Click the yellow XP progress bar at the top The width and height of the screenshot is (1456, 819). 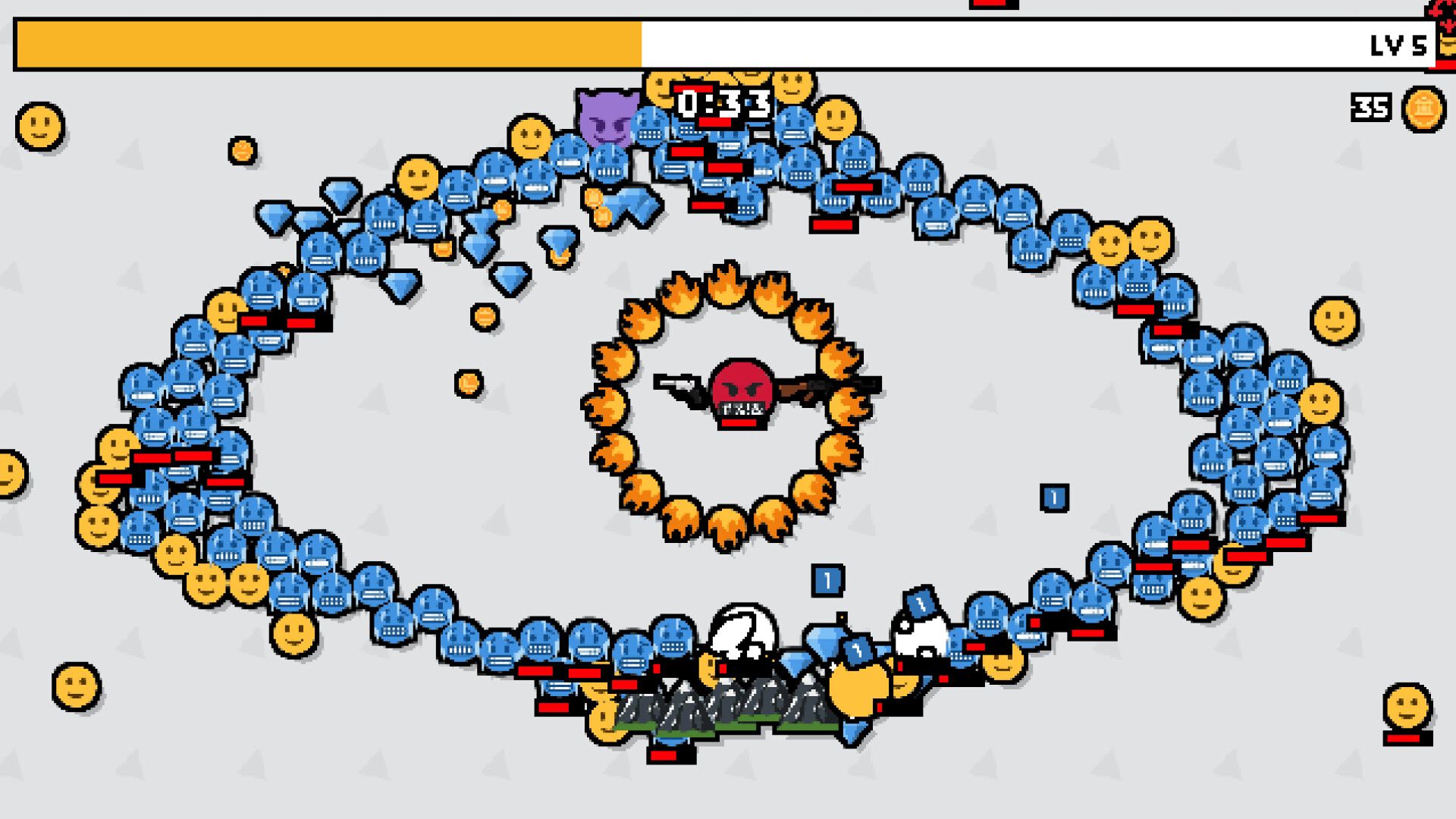tap(326, 45)
